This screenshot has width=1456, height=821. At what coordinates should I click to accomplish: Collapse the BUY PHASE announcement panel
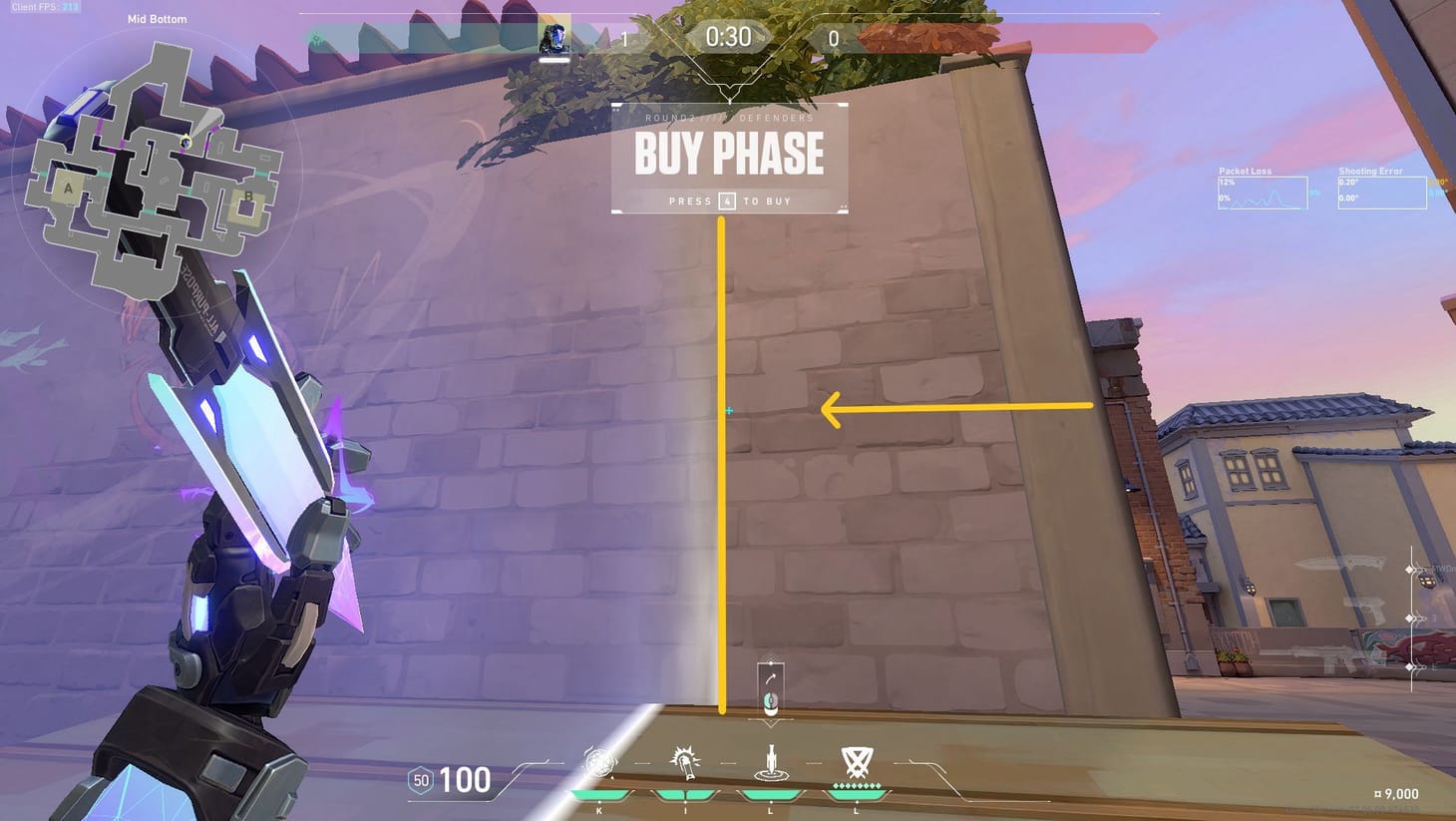(729, 155)
